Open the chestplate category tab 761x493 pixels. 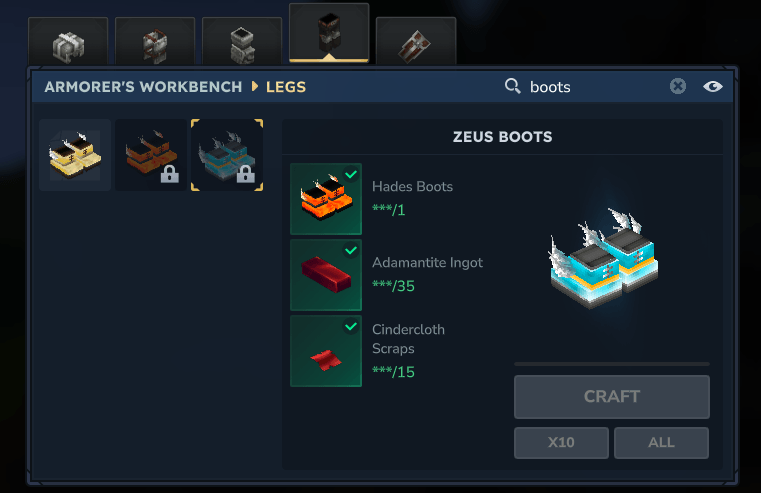(x=155, y=44)
